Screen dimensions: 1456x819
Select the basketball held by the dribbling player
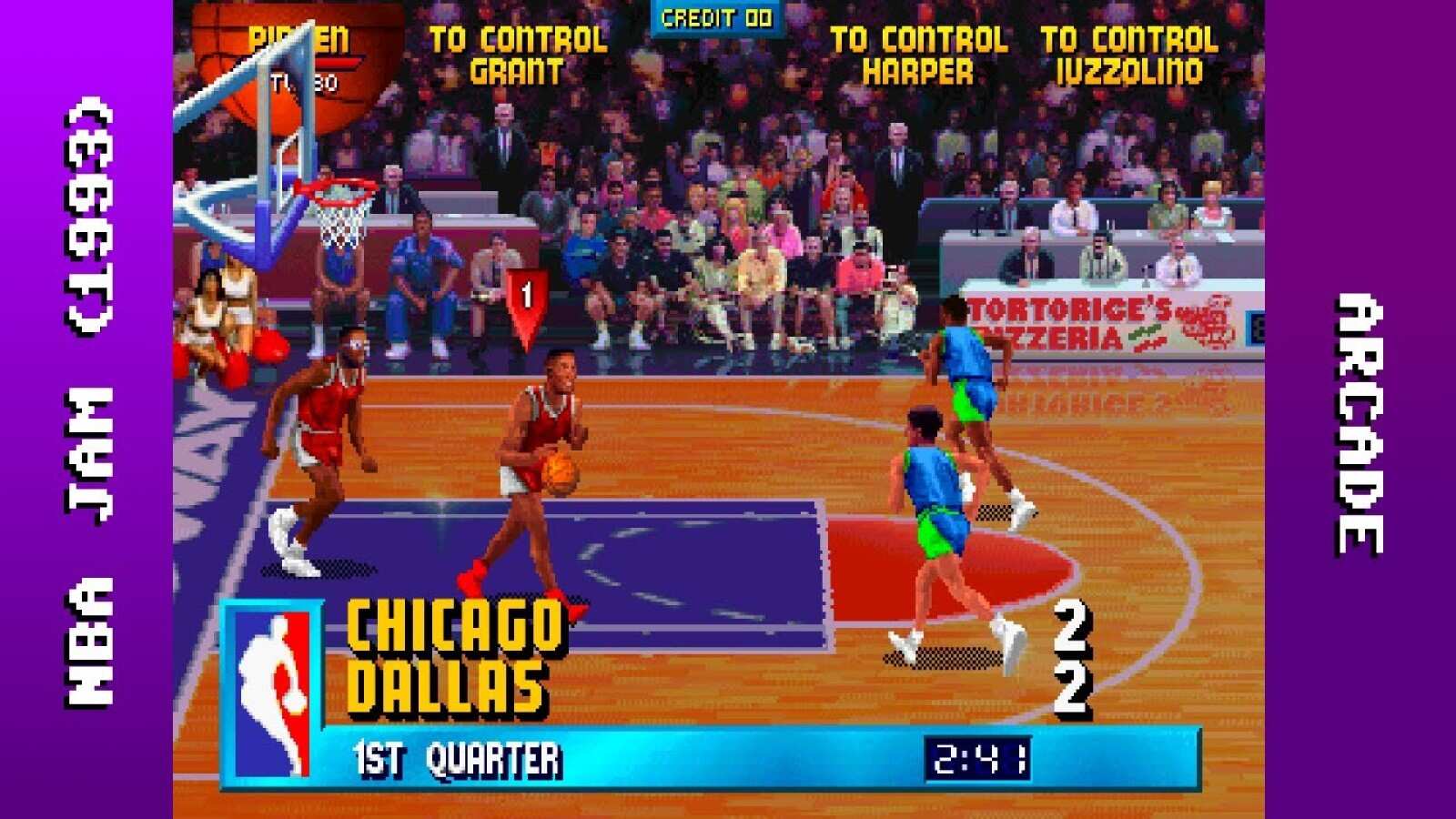point(558,470)
